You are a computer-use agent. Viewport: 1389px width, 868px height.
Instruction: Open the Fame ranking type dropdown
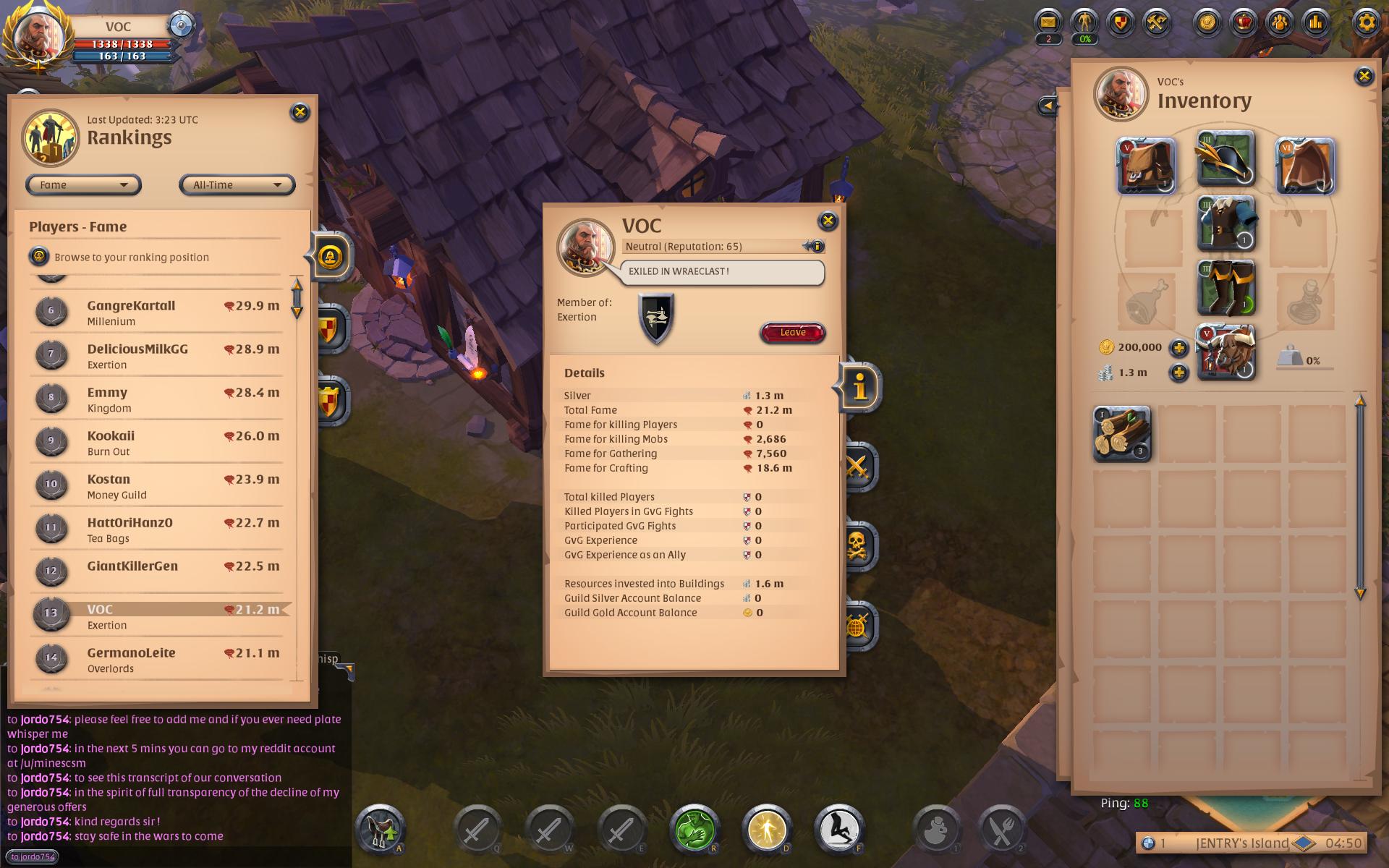click(83, 185)
